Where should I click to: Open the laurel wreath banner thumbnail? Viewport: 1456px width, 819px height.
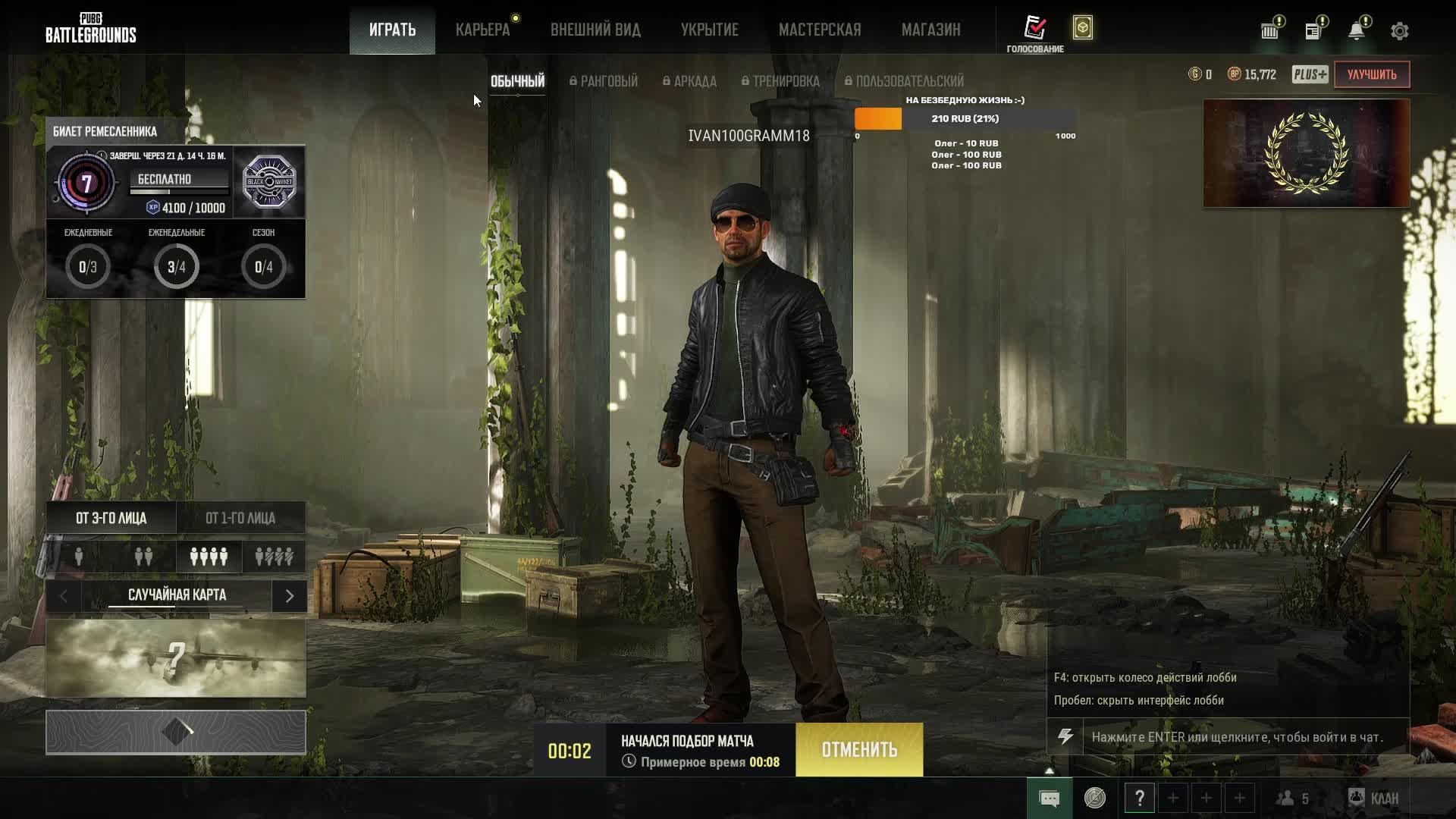click(x=1306, y=153)
